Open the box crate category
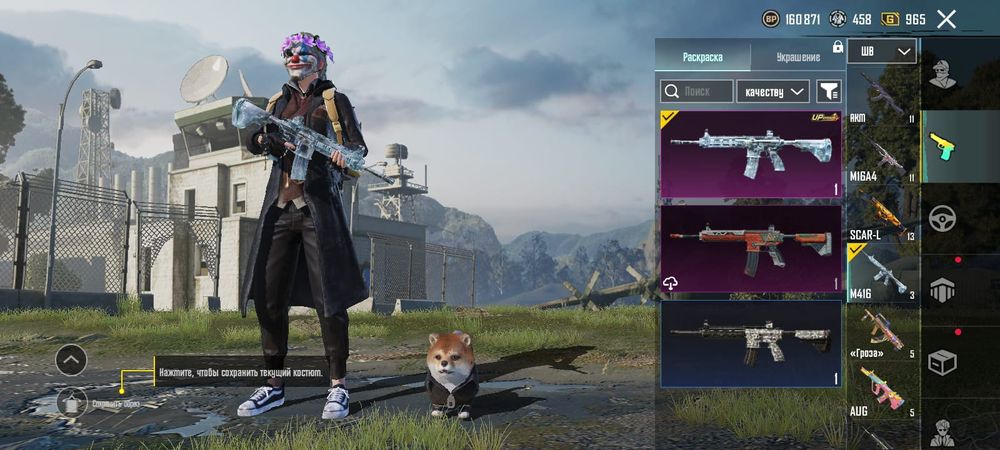The width and height of the screenshot is (1000, 450). coord(941,361)
